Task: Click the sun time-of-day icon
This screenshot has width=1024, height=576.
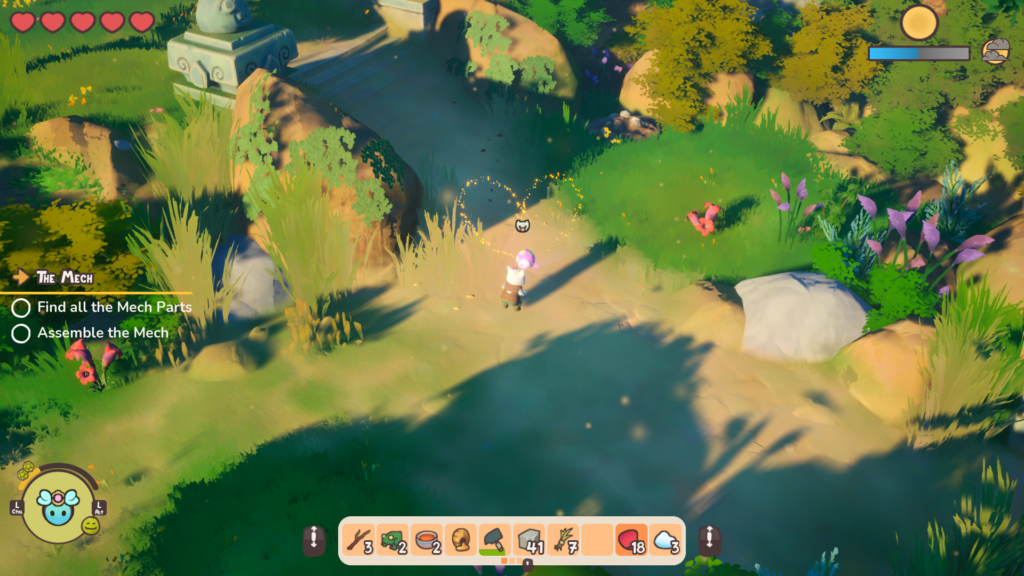Action: tap(919, 23)
